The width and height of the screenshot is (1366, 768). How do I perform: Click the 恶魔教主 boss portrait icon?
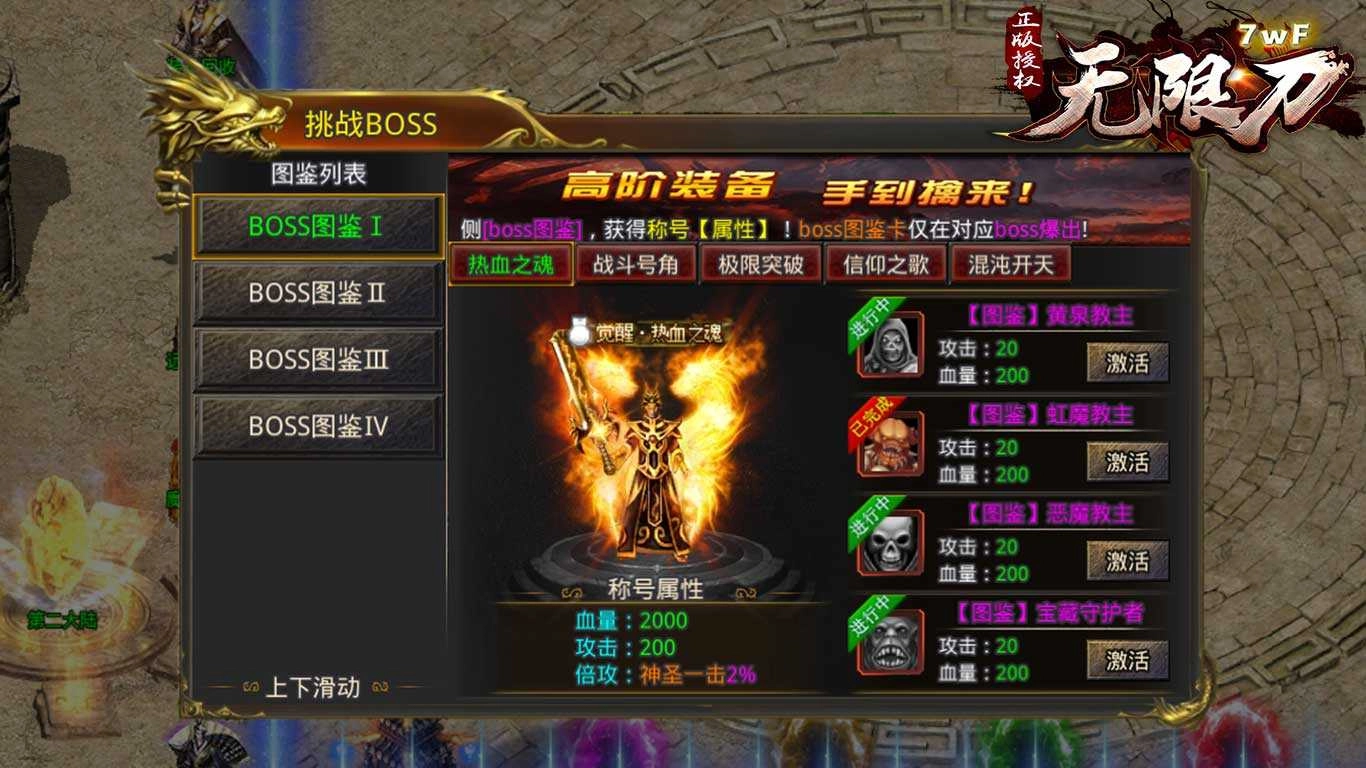(889, 545)
